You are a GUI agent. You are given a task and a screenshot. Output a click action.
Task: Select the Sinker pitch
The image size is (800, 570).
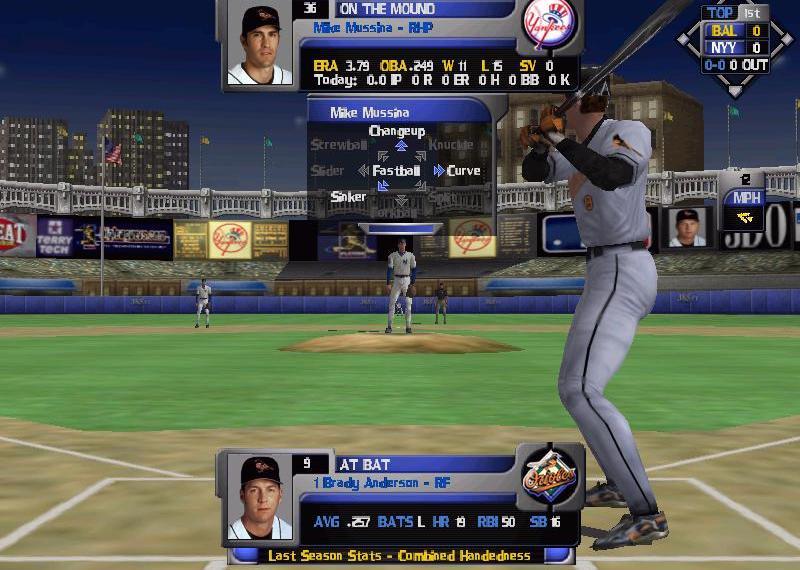(348, 197)
